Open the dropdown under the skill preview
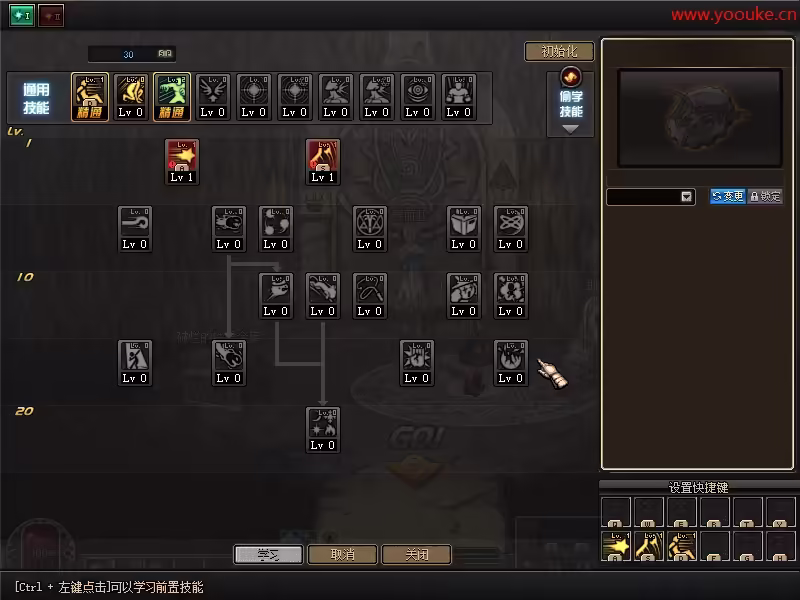 coord(686,197)
